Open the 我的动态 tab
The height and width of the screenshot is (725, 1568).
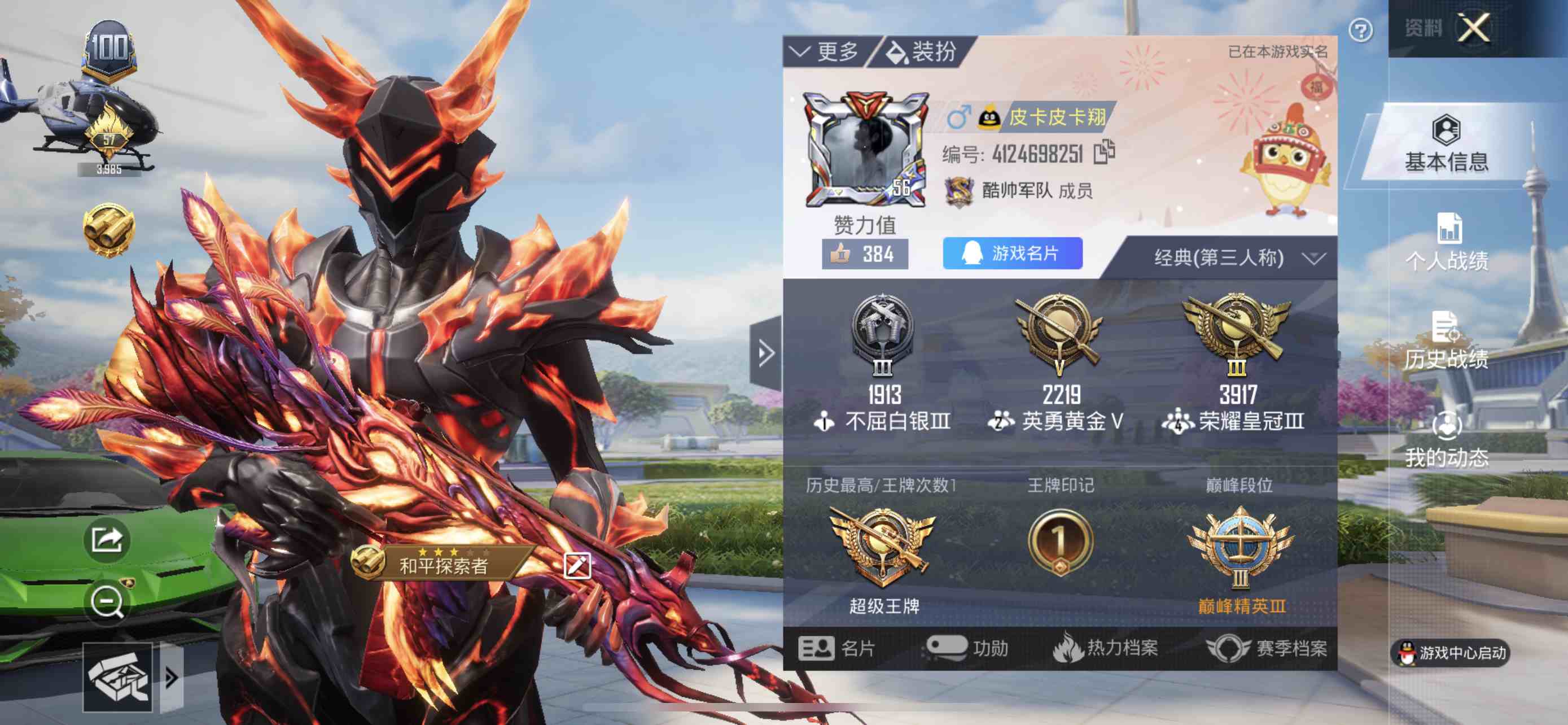point(1446,439)
